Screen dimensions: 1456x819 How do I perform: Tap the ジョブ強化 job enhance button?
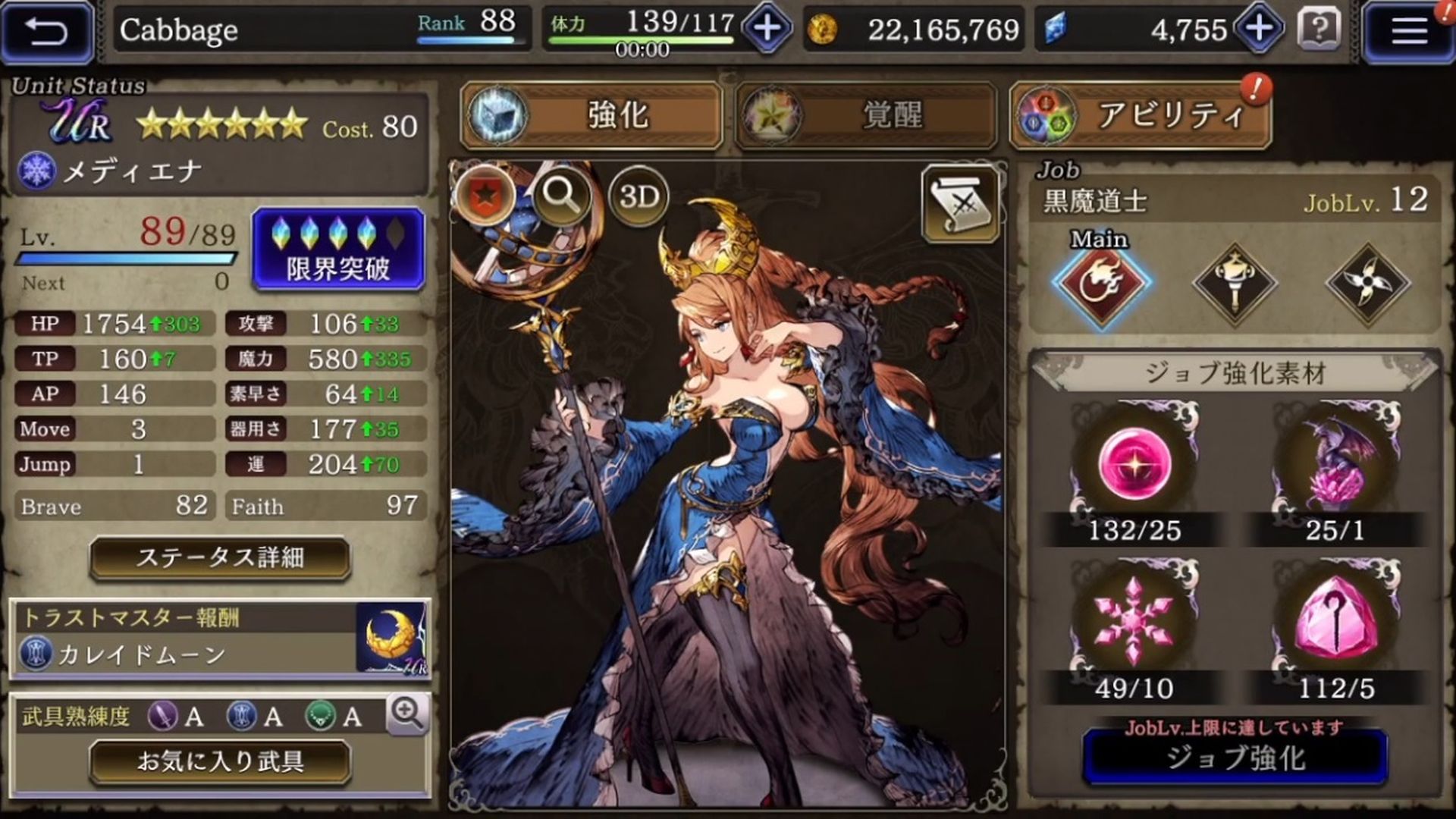1235,757
